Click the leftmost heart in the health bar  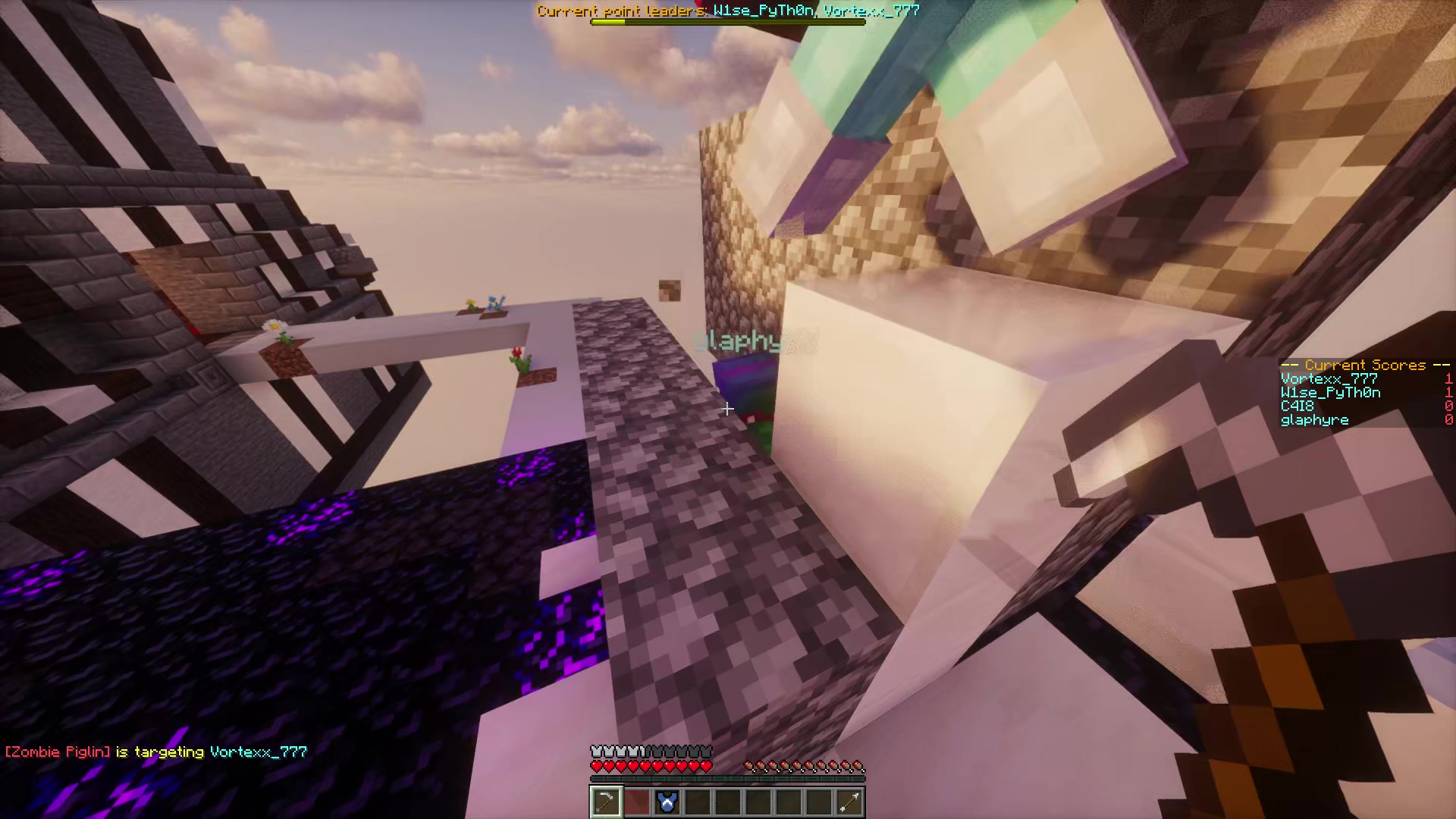(x=595, y=766)
